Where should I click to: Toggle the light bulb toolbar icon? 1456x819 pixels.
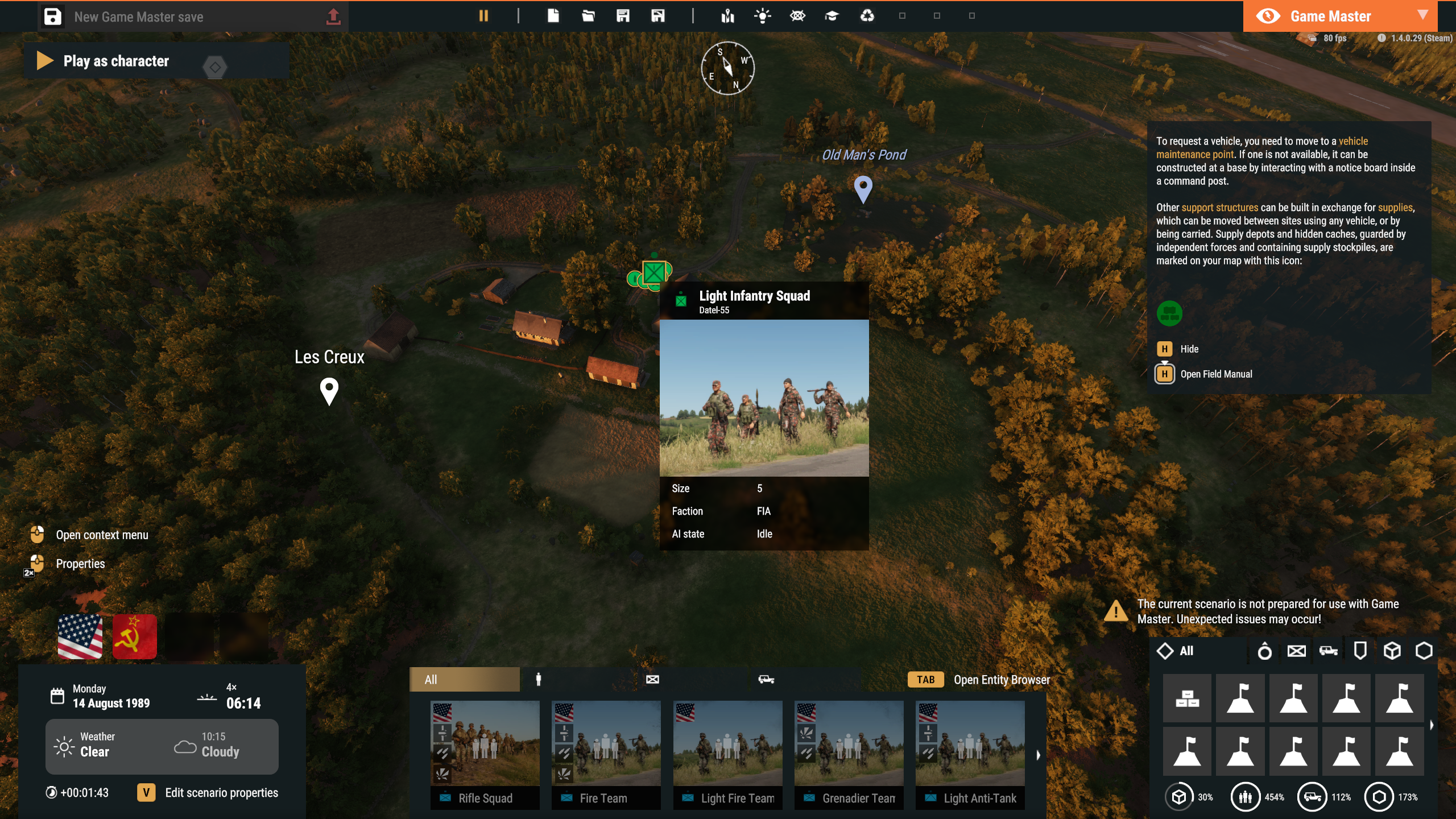762,16
